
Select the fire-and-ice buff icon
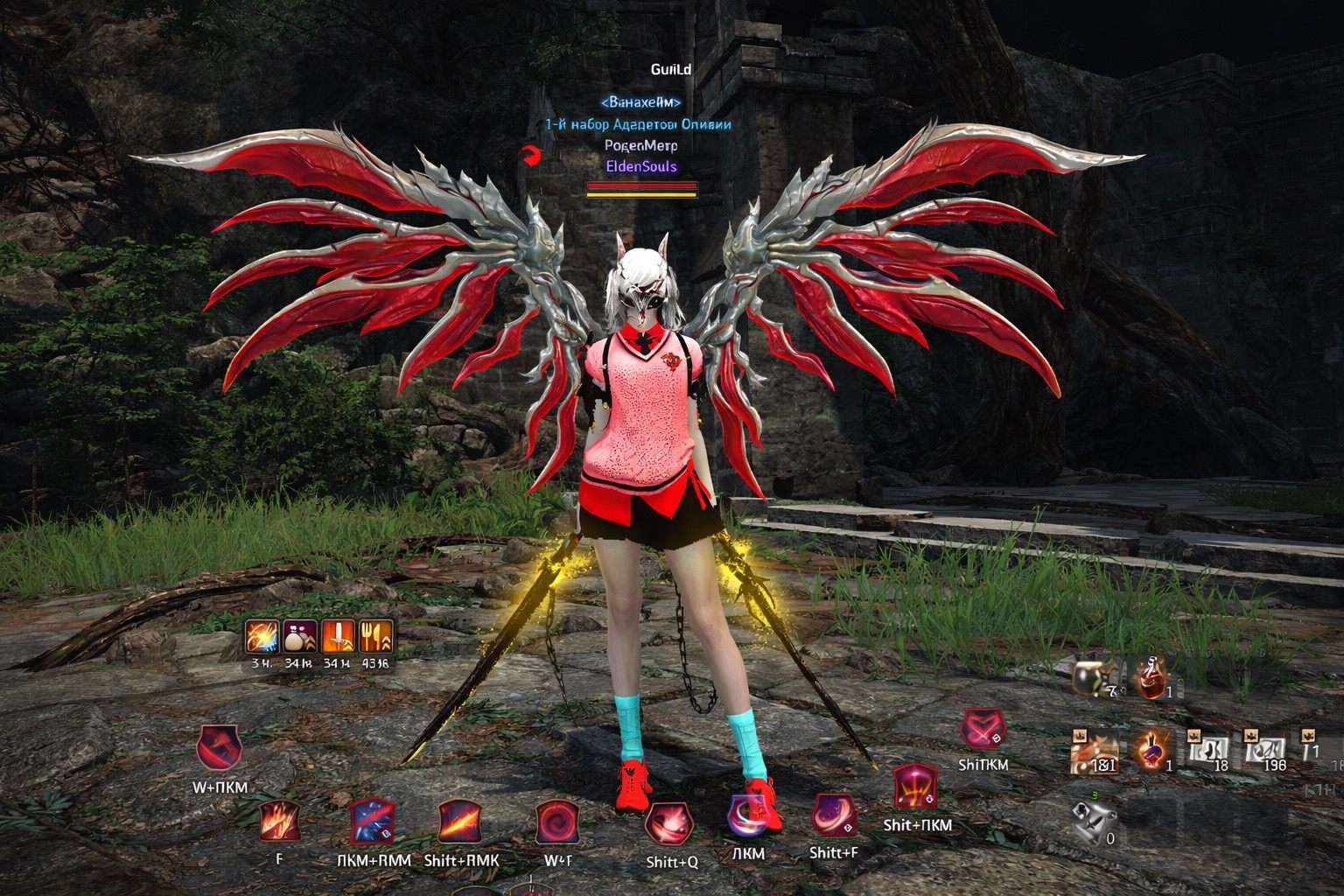[x=262, y=637]
